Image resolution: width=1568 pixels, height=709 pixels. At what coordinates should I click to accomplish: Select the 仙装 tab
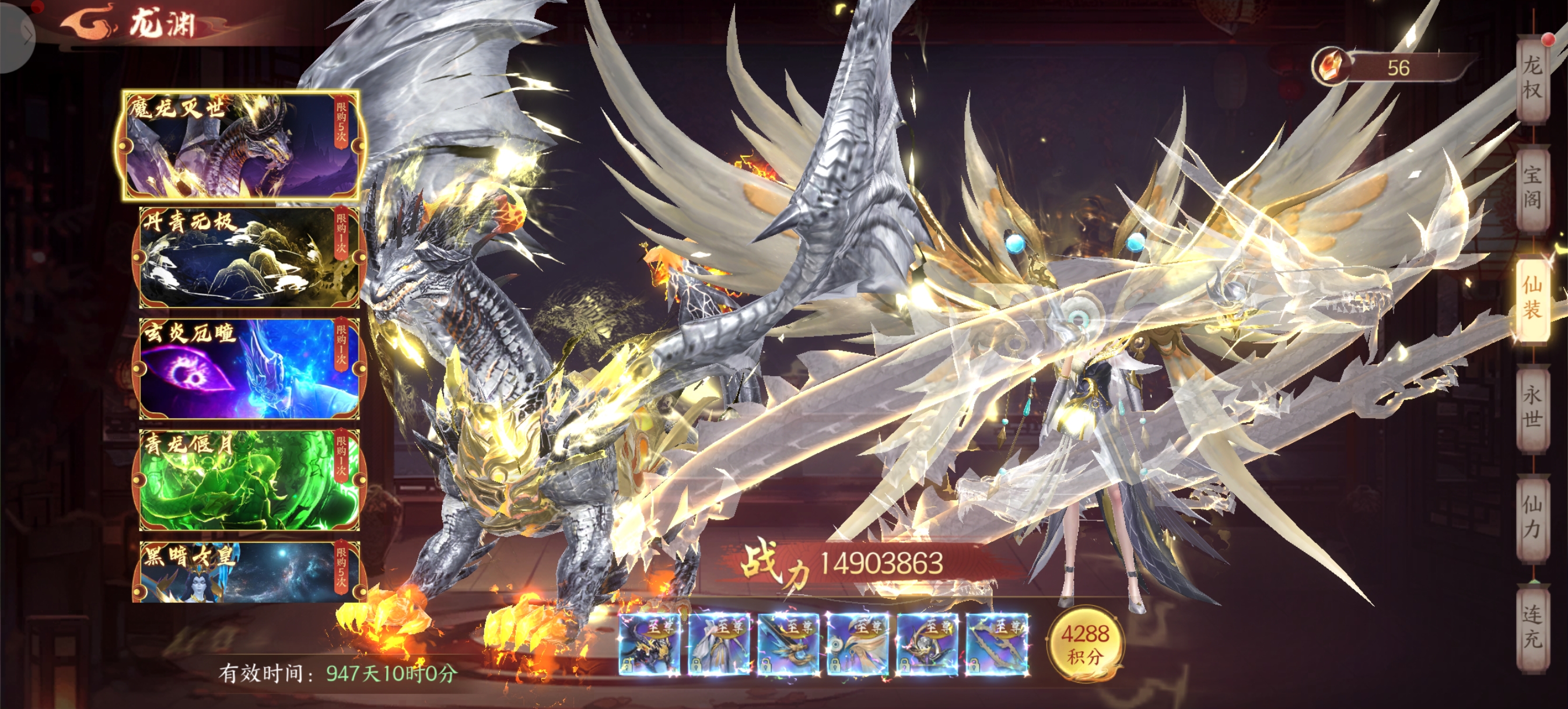click(1531, 298)
